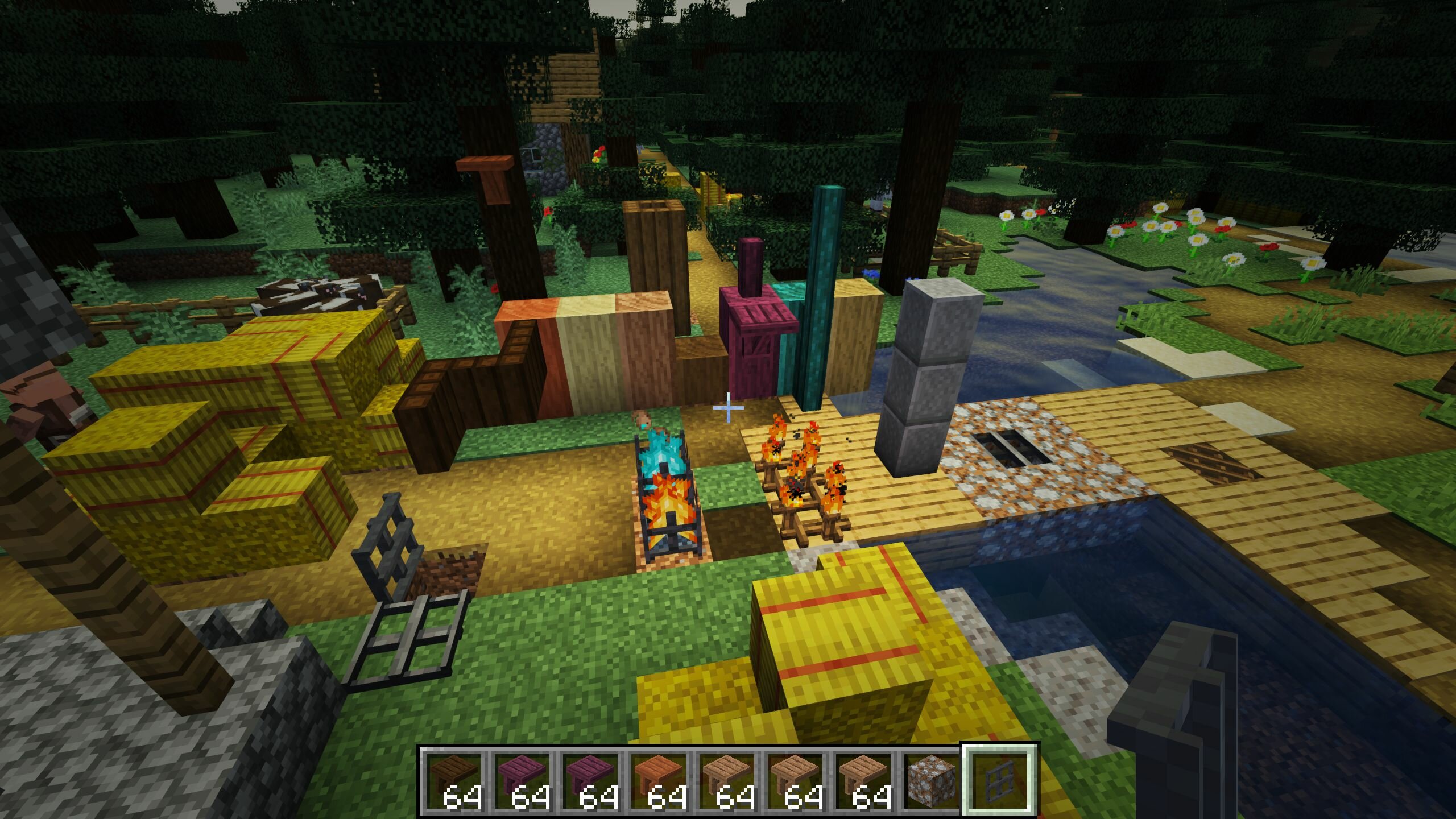Screen dimensions: 1456x819
Task: Select the dark brown wooden table slot
Action: [x=453, y=780]
